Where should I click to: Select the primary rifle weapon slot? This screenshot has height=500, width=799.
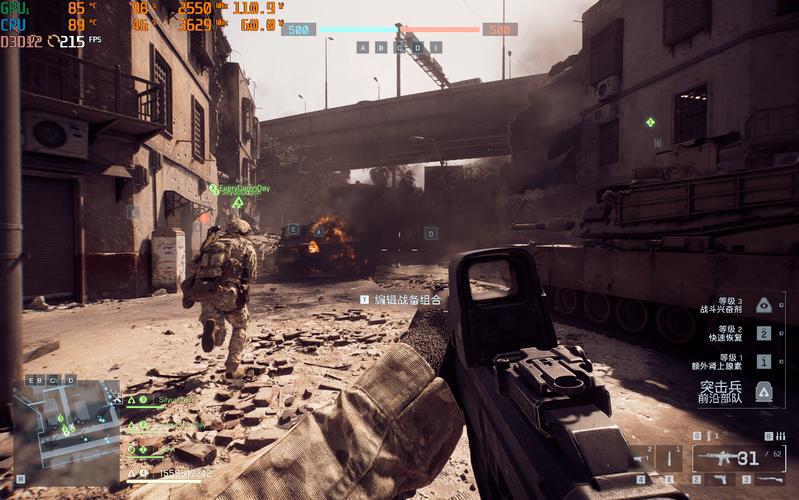[722, 458]
